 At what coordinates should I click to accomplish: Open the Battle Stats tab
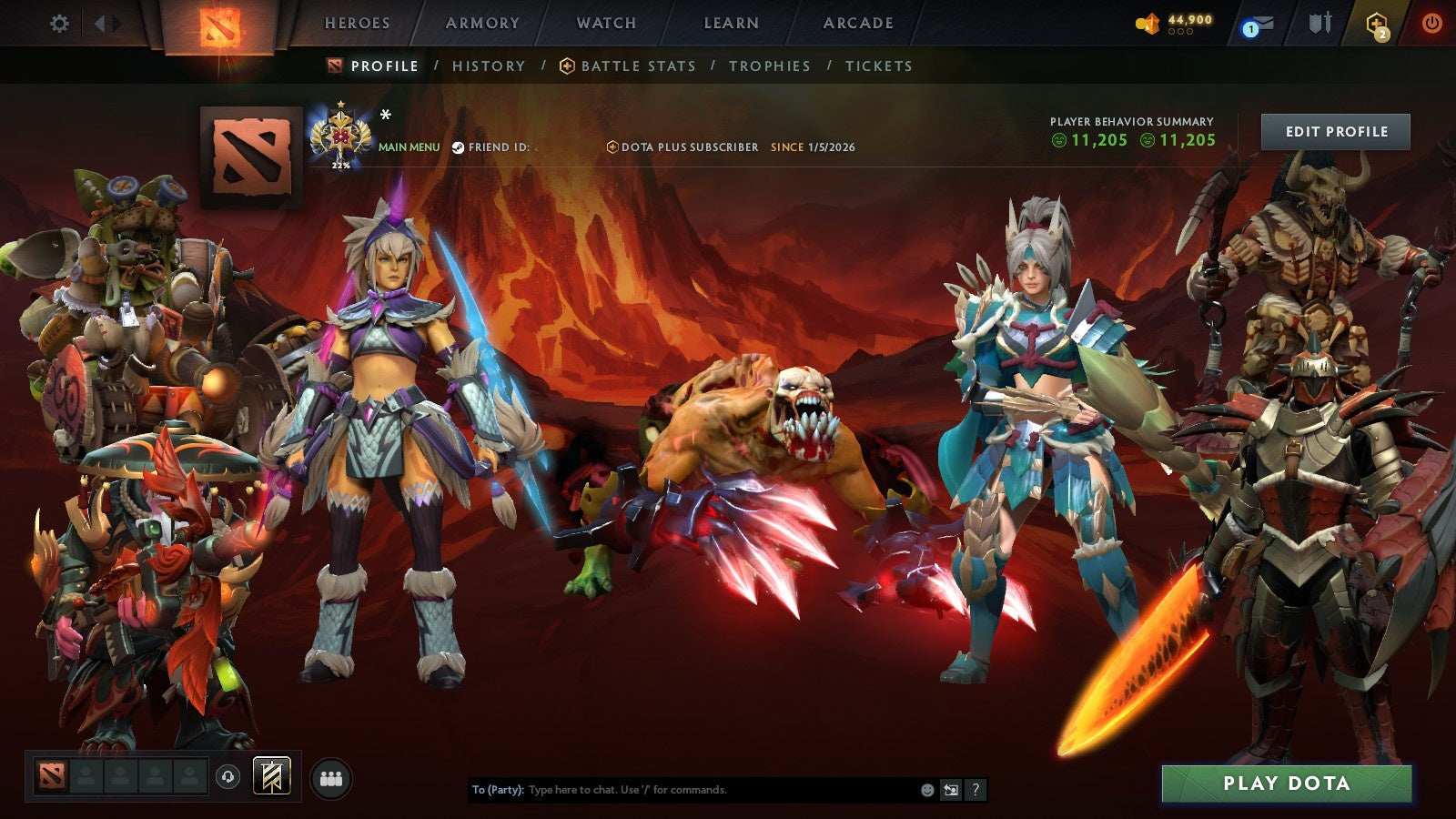click(638, 66)
